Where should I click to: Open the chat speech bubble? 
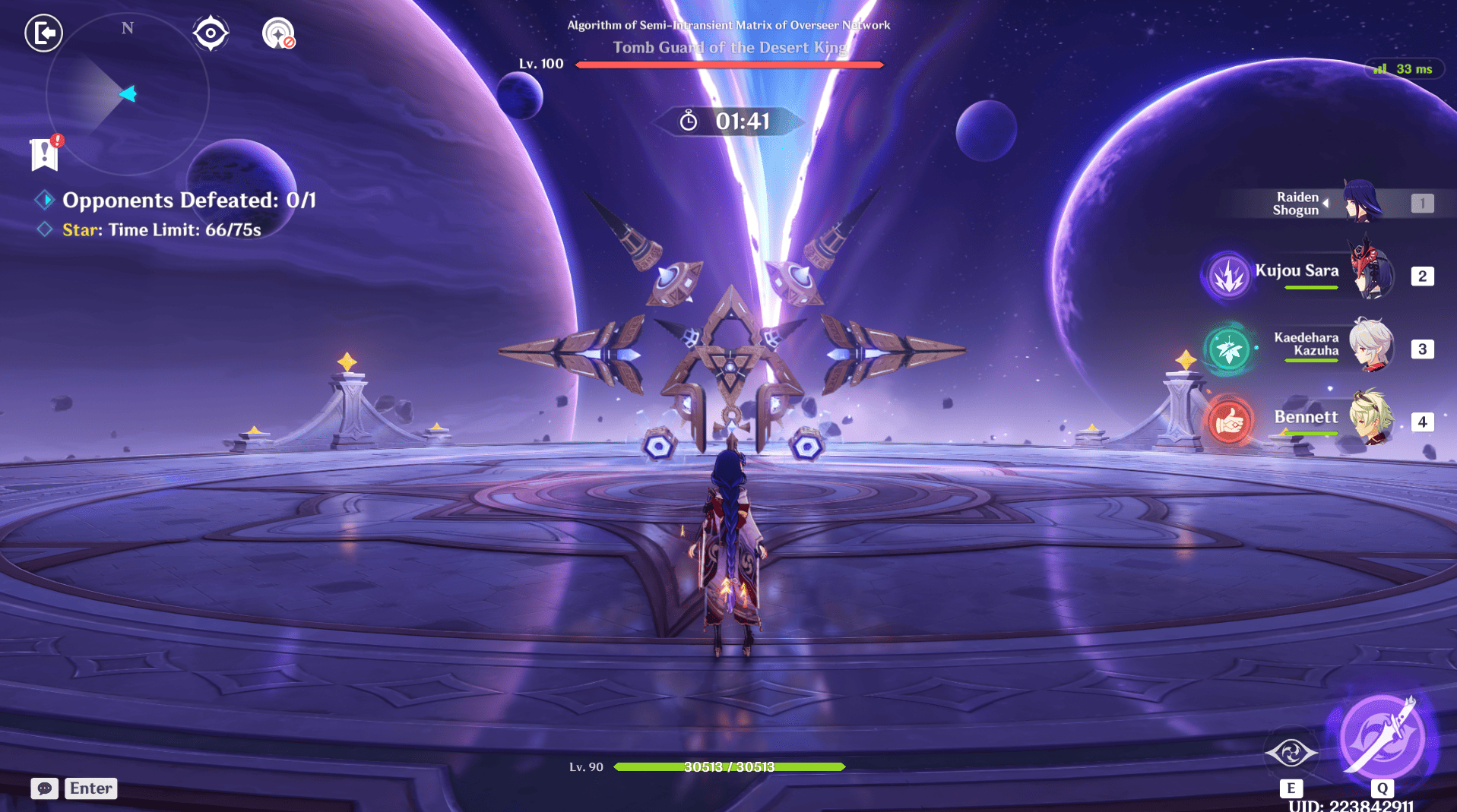pyautogui.click(x=45, y=788)
